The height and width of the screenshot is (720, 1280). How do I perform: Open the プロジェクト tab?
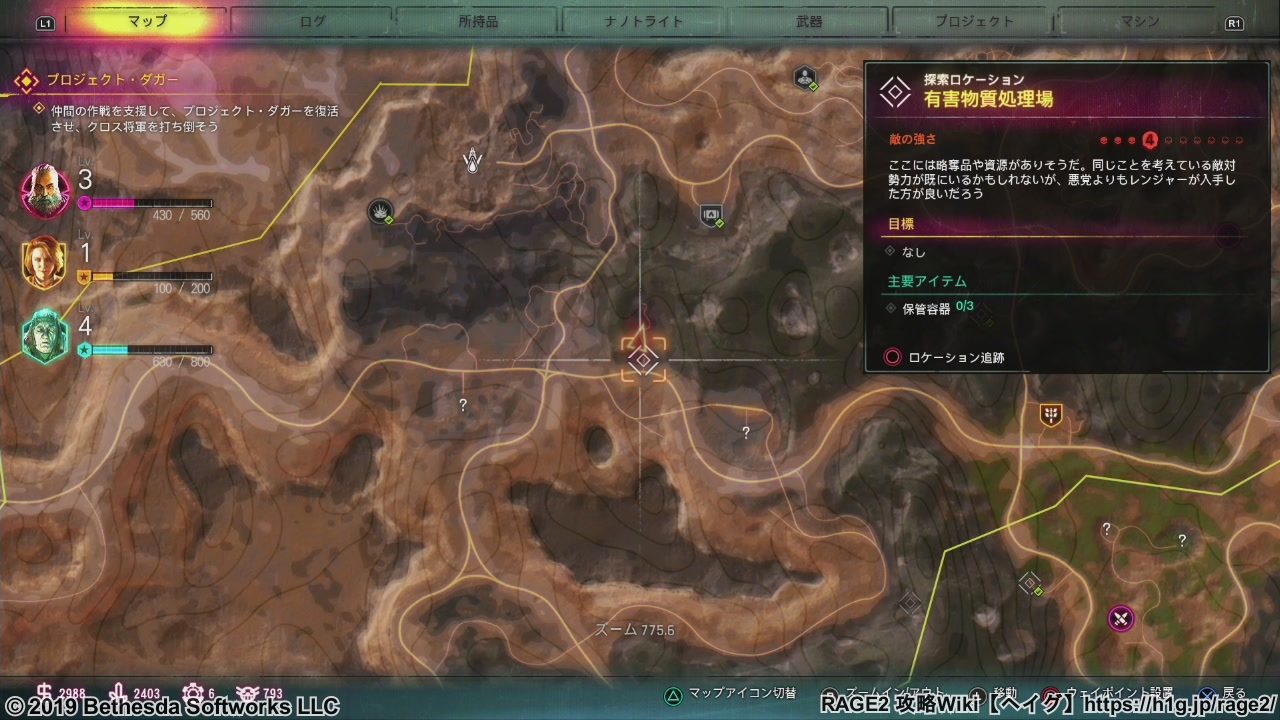pyautogui.click(x=974, y=21)
